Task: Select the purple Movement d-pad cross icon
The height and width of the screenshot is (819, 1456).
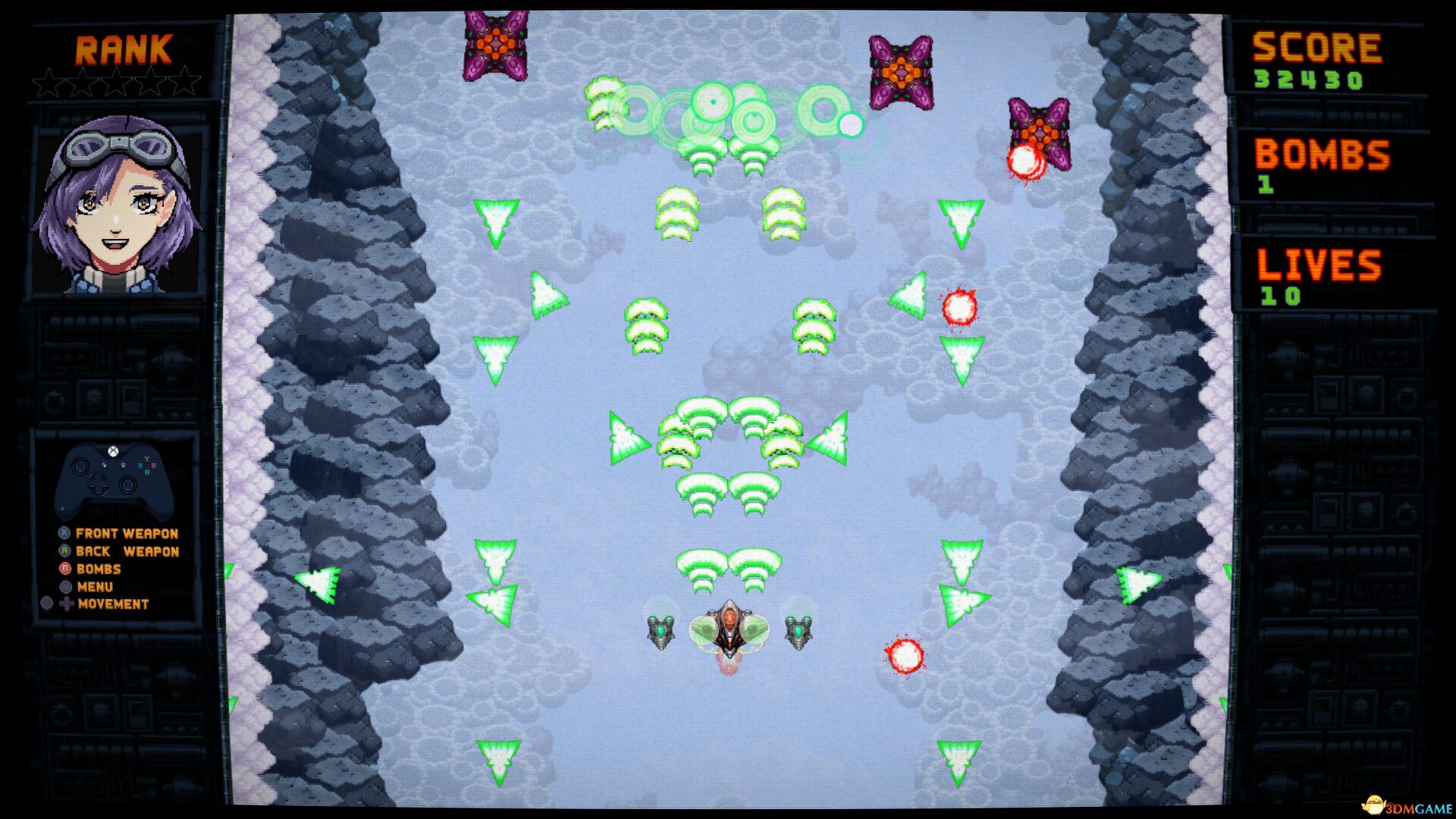Action: (67, 605)
